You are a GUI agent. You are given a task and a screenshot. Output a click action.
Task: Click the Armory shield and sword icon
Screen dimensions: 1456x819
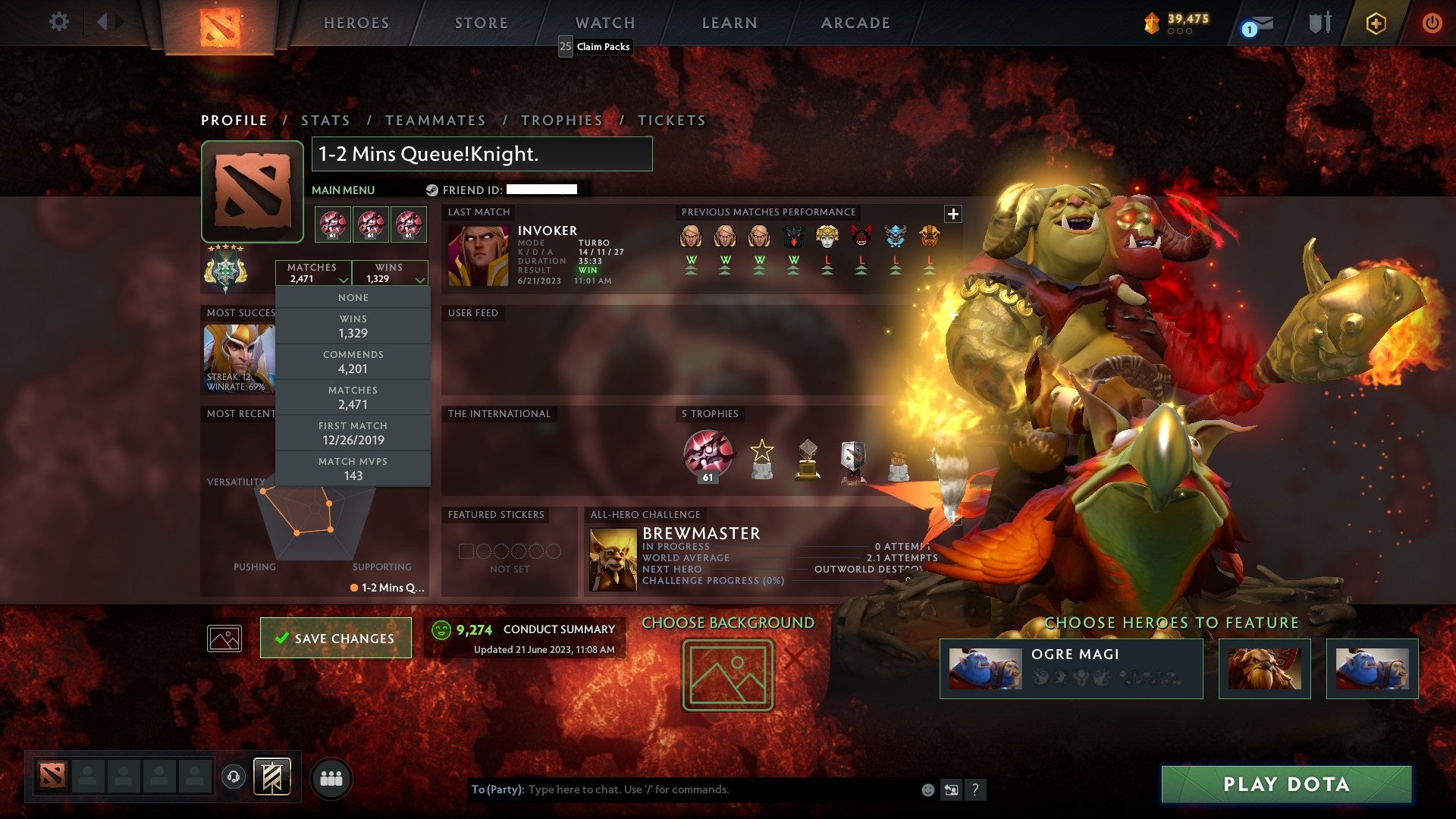pos(1319,23)
